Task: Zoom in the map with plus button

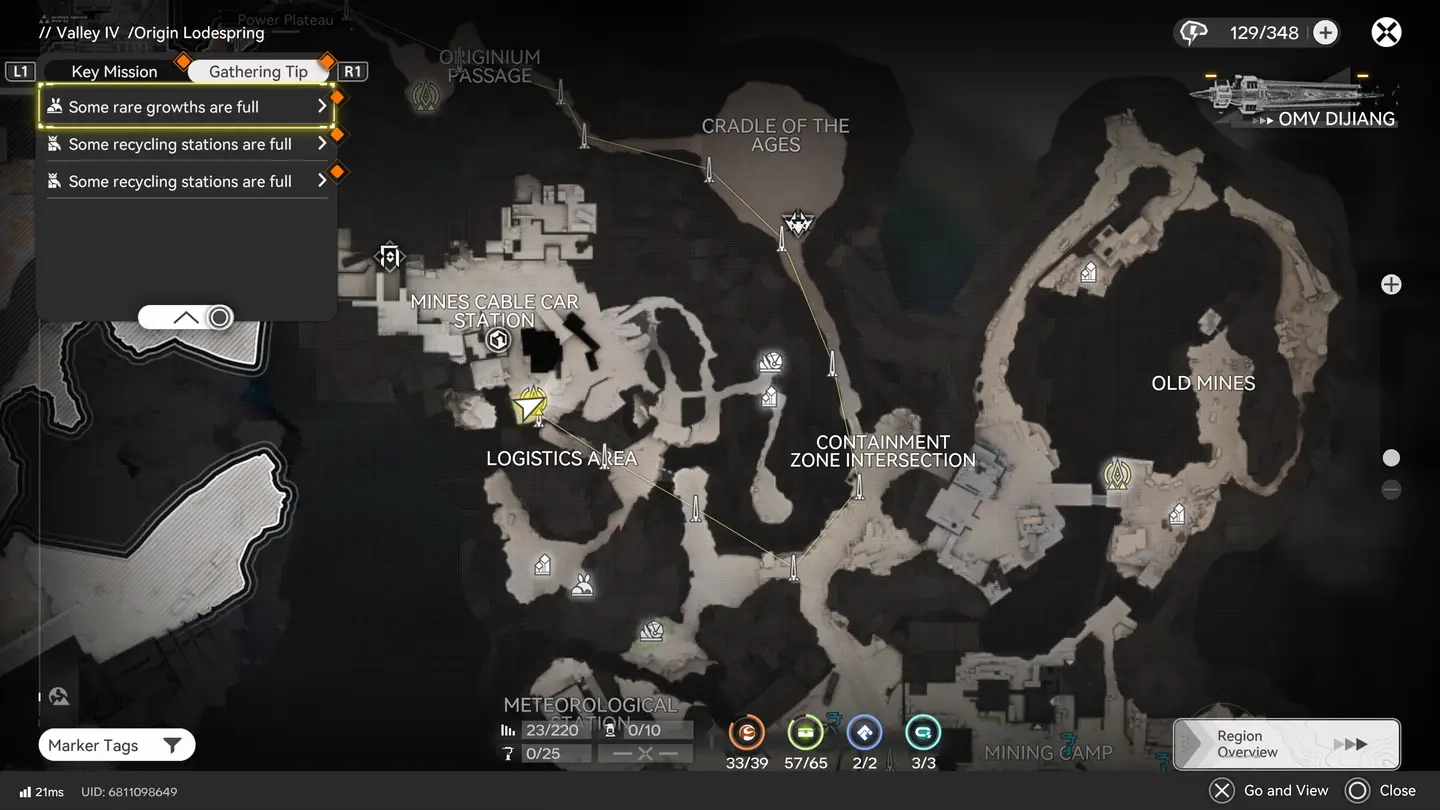Action: pyautogui.click(x=1391, y=285)
